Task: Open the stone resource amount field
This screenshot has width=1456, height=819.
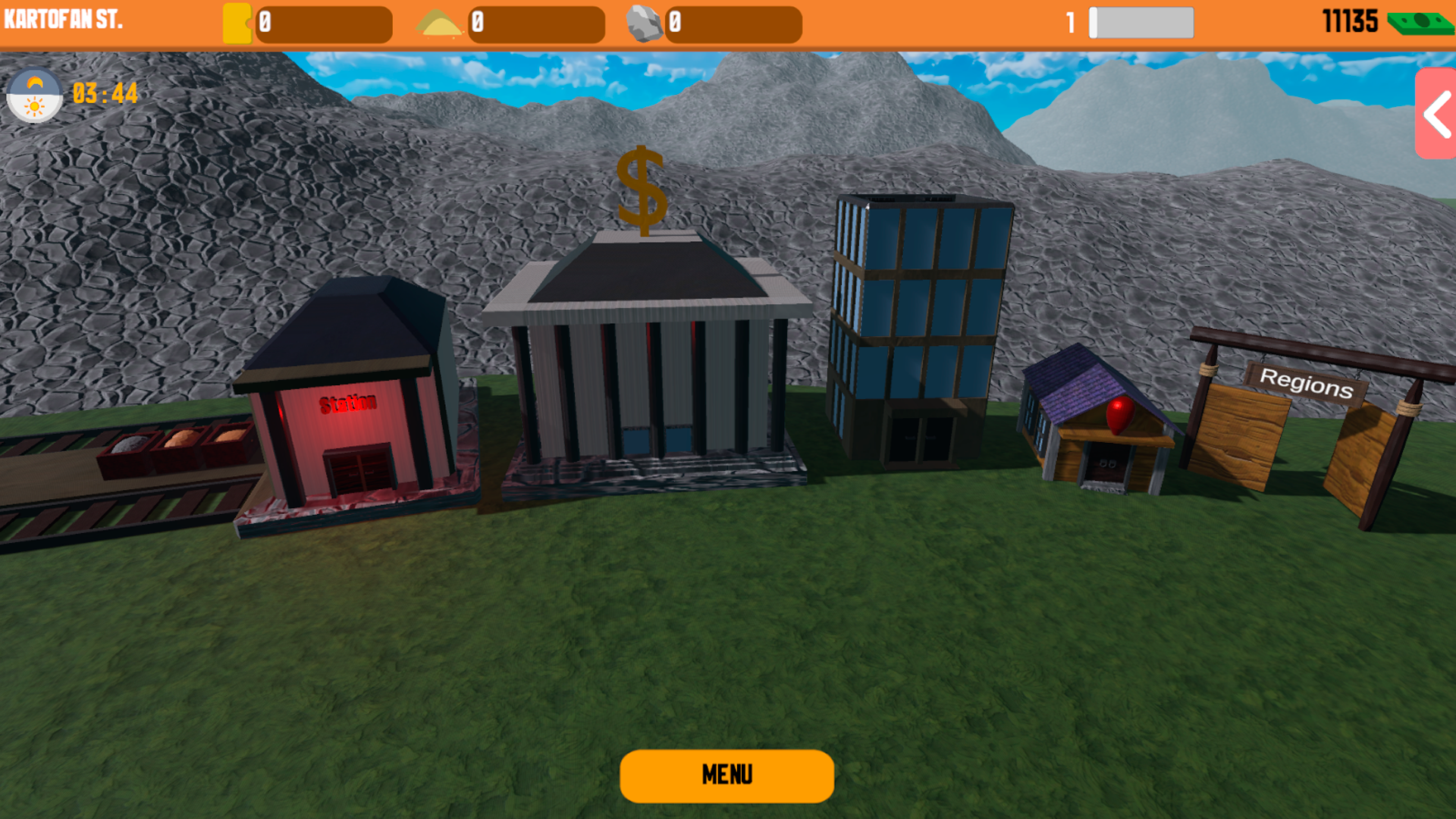Action: (734, 24)
